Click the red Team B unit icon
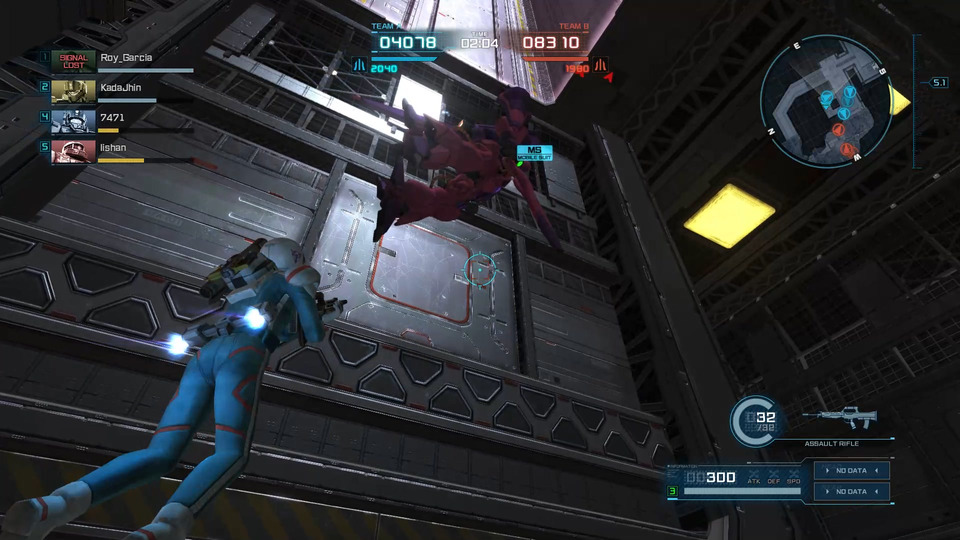The height and width of the screenshot is (540, 960). point(601,65)
